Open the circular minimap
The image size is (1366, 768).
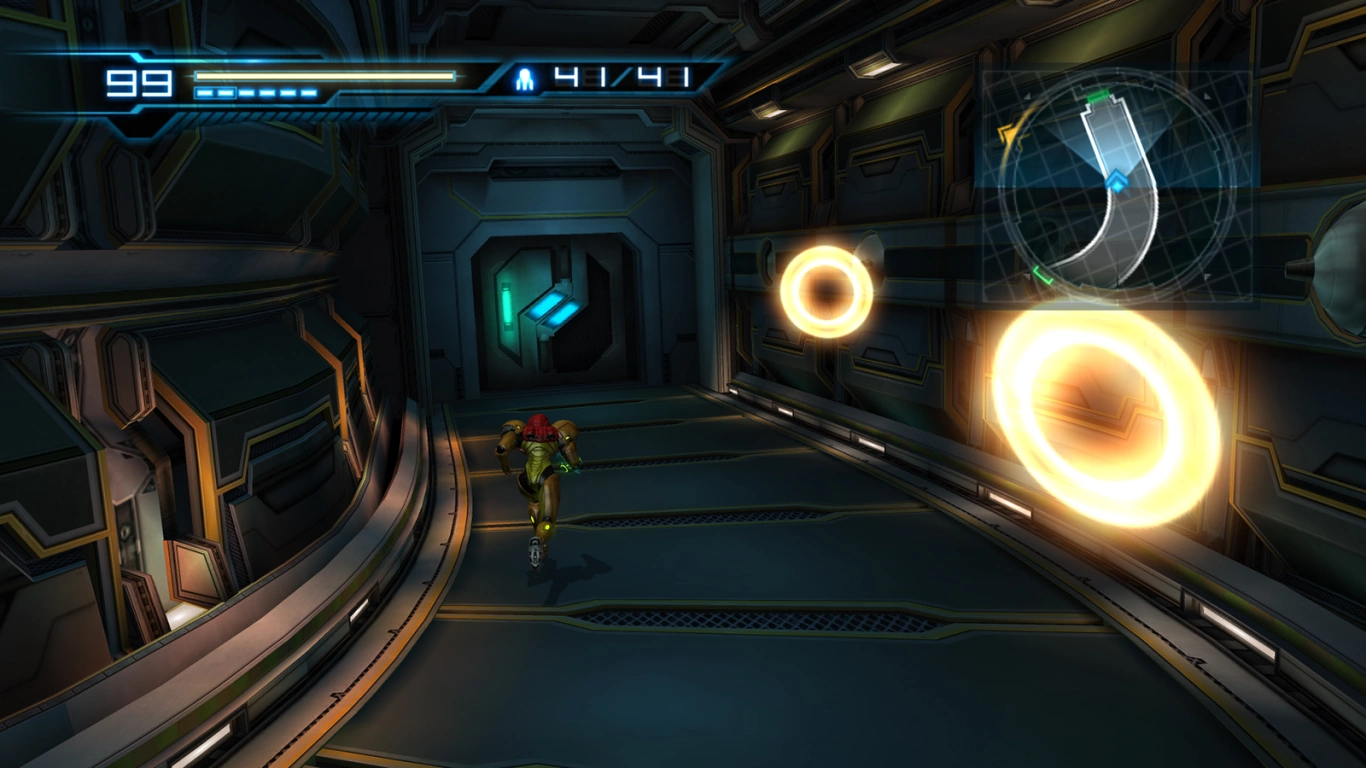(1117, 187)
